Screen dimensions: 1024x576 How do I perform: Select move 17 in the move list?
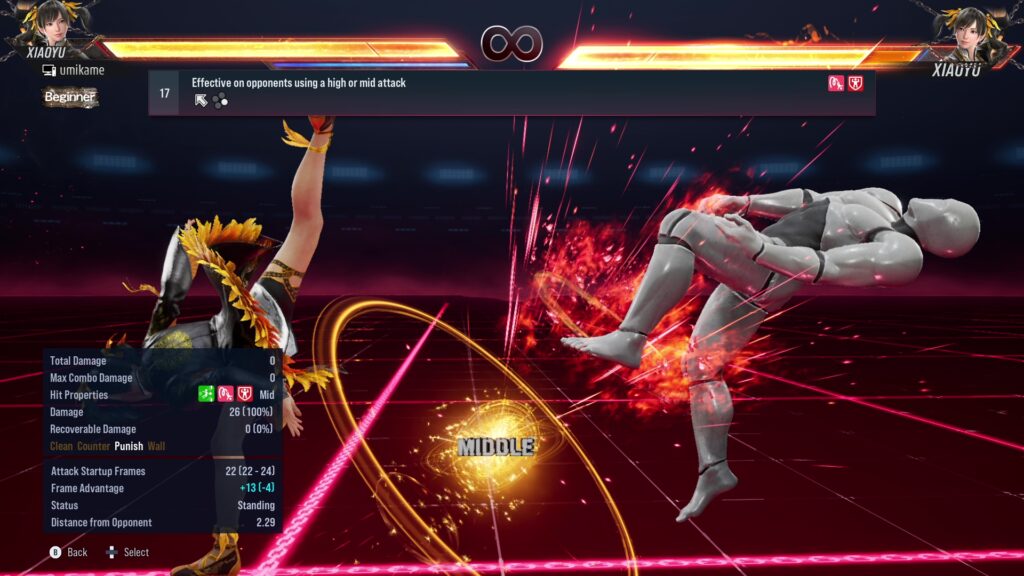click(x=511, y=93)
